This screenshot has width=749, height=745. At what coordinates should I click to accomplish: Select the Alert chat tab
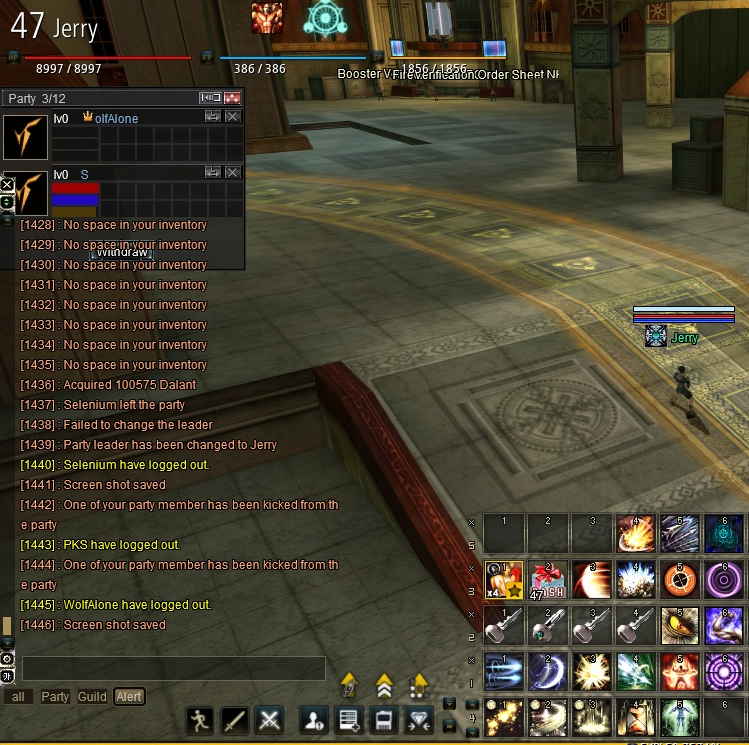tap(129, 697)
